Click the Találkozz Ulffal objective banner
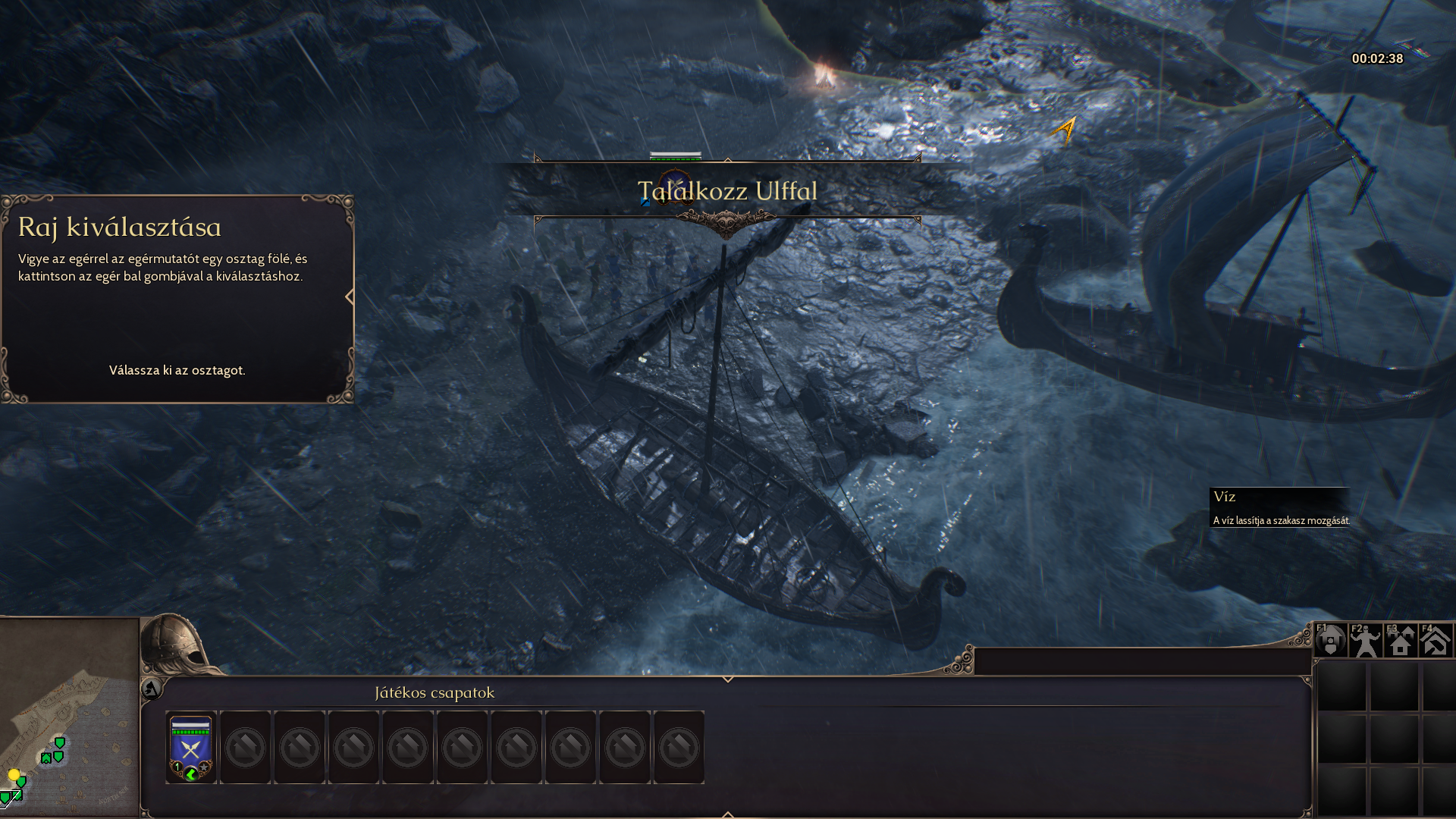 point(727,191)
